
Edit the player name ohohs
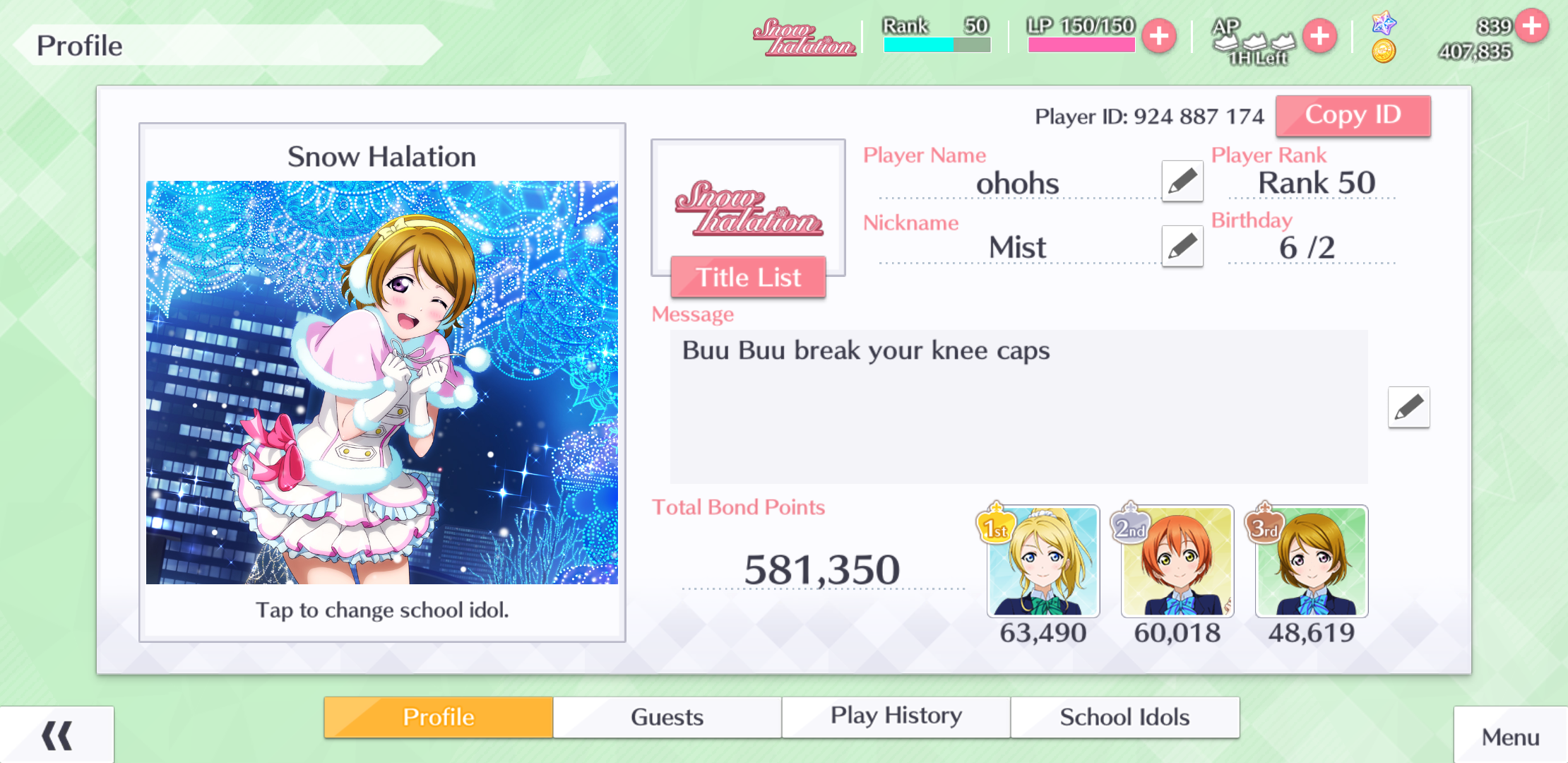1182,181
